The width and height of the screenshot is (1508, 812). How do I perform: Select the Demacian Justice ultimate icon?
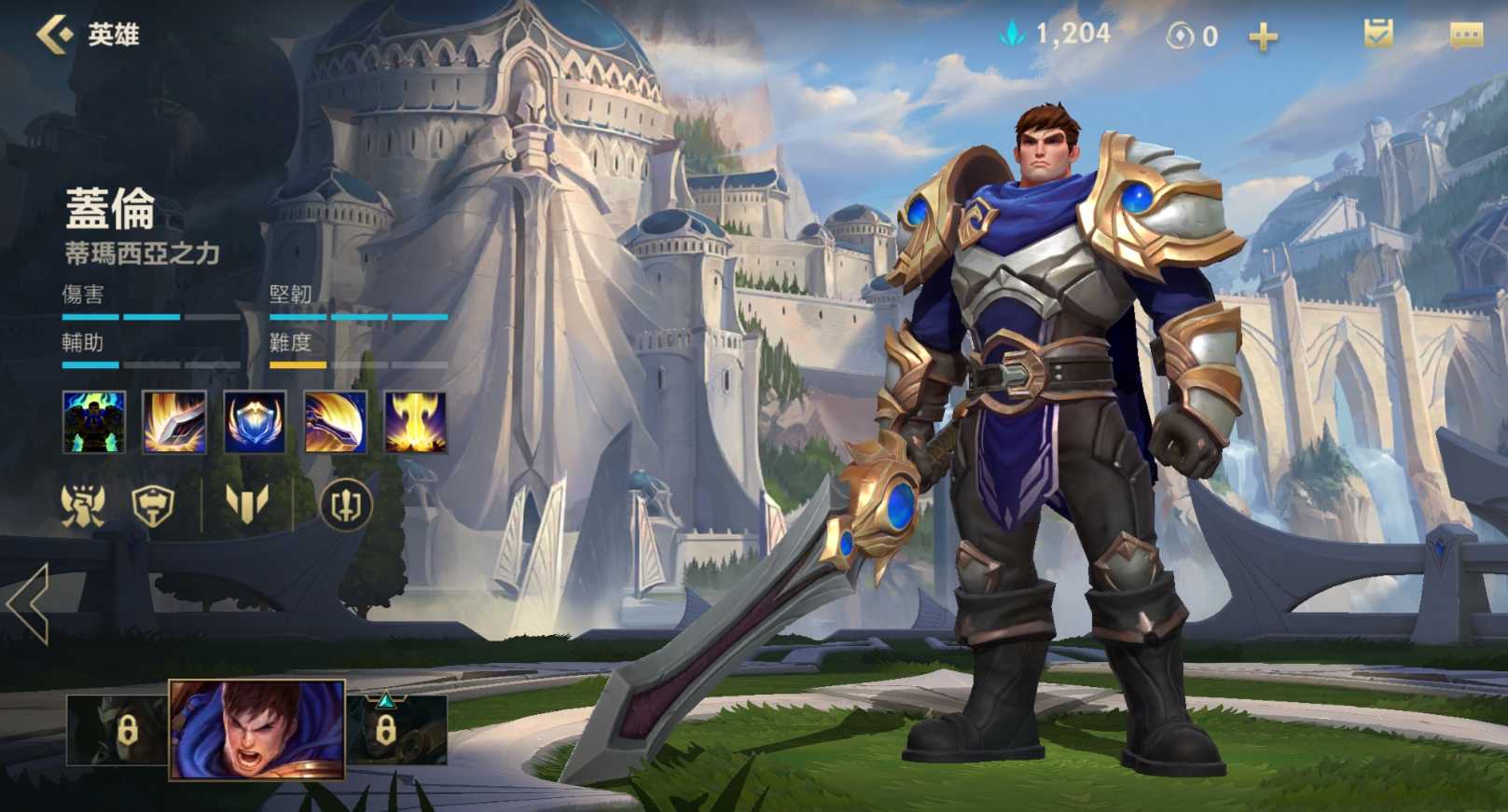click(x=416, y=422)
